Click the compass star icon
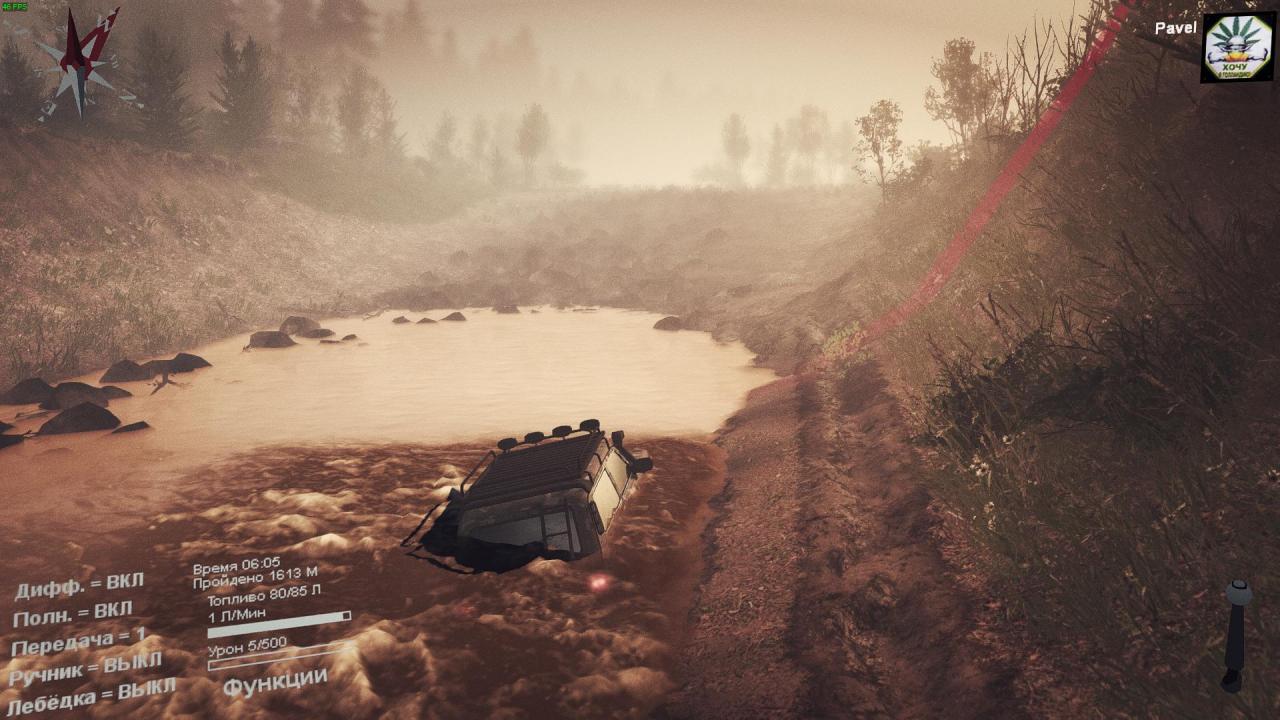The height and width of the screenshot is (720, 1280). pyautogui.click(x=79, y=66)
